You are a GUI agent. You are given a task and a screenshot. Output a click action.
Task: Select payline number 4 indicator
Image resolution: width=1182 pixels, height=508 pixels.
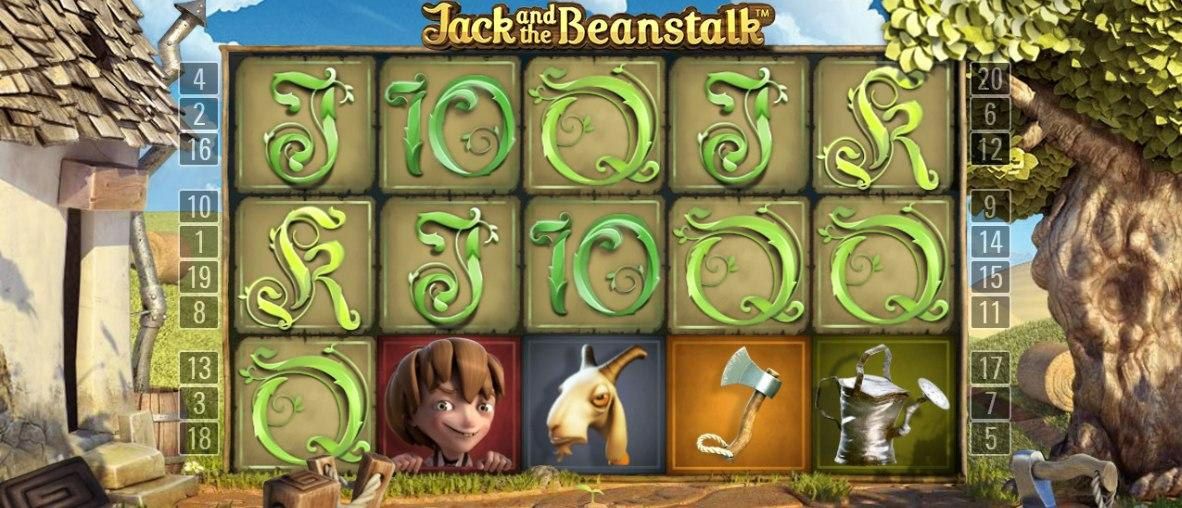pyautogui.click(x=200, y=78)
